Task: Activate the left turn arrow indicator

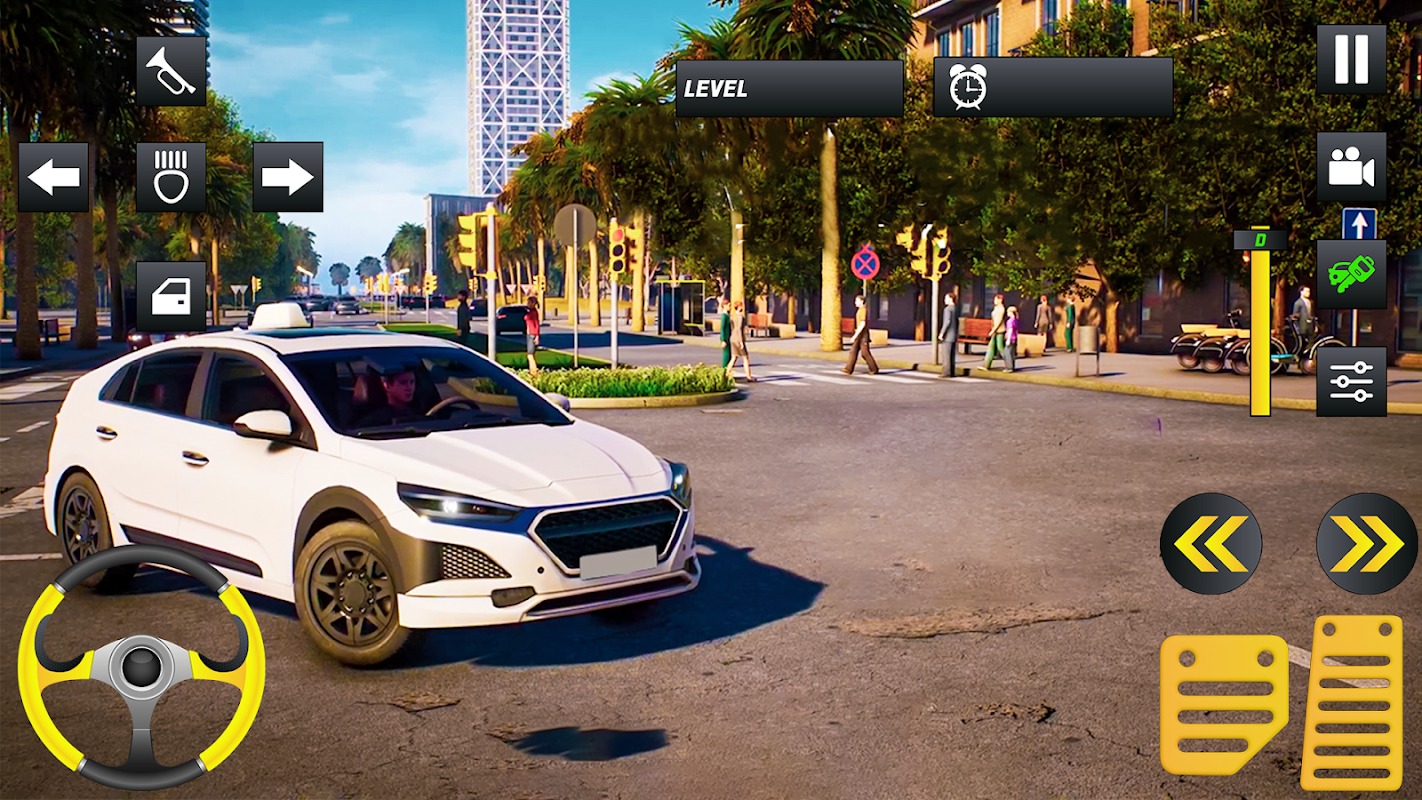Action: click(53, 177)
